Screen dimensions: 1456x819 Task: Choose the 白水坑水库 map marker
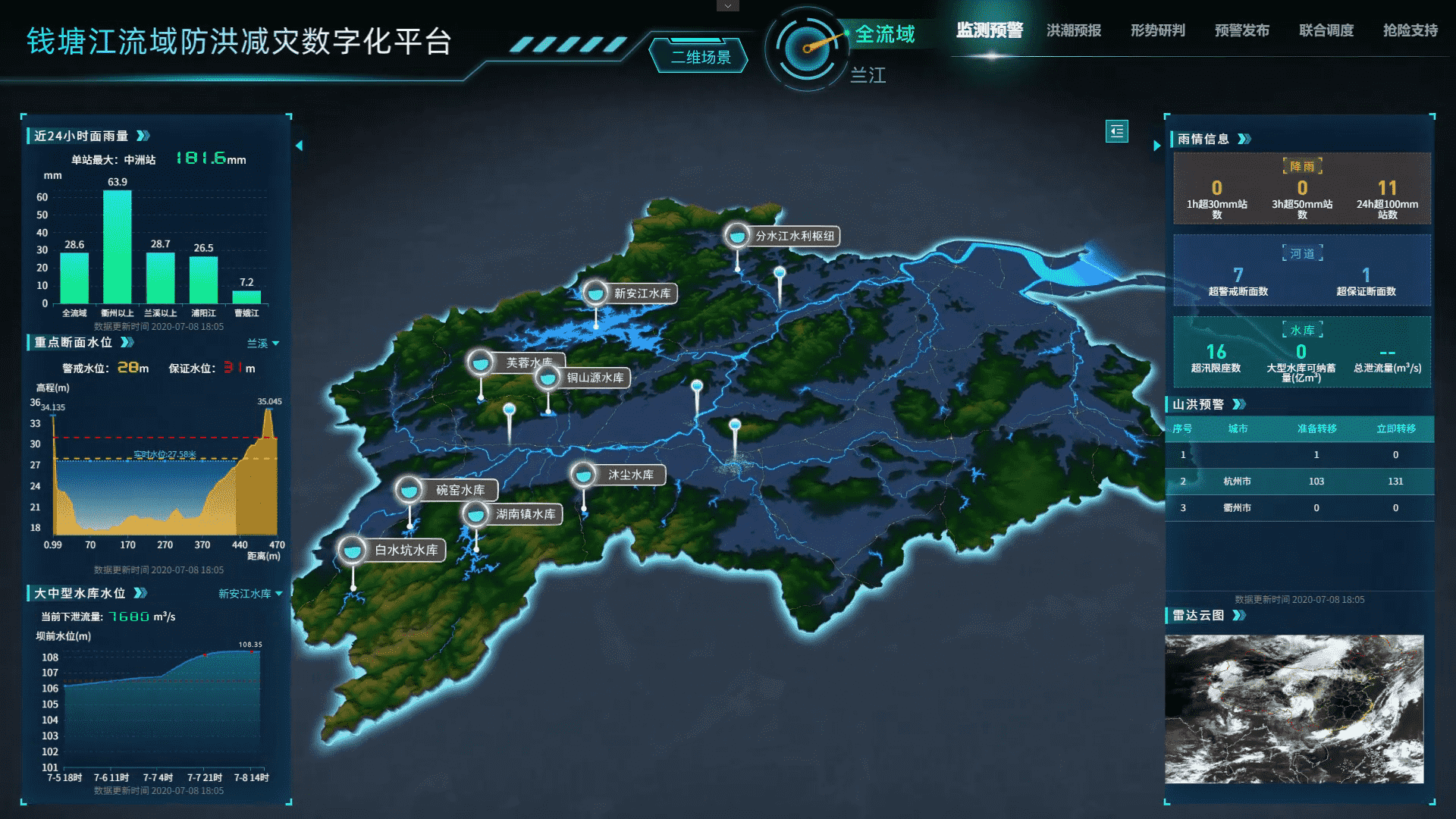pos(405,550)
